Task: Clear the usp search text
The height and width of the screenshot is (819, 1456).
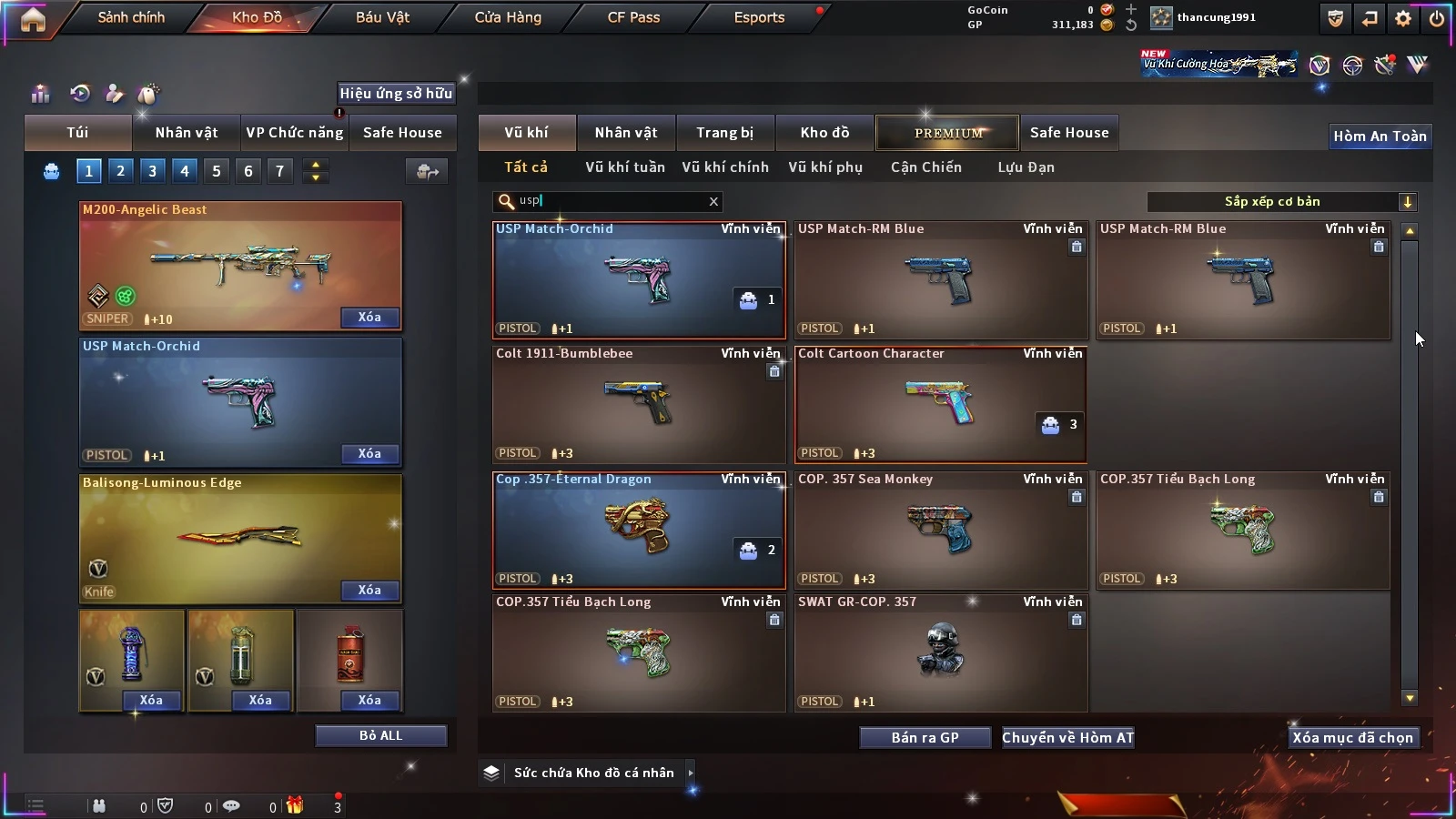Action: coord(713,202)
